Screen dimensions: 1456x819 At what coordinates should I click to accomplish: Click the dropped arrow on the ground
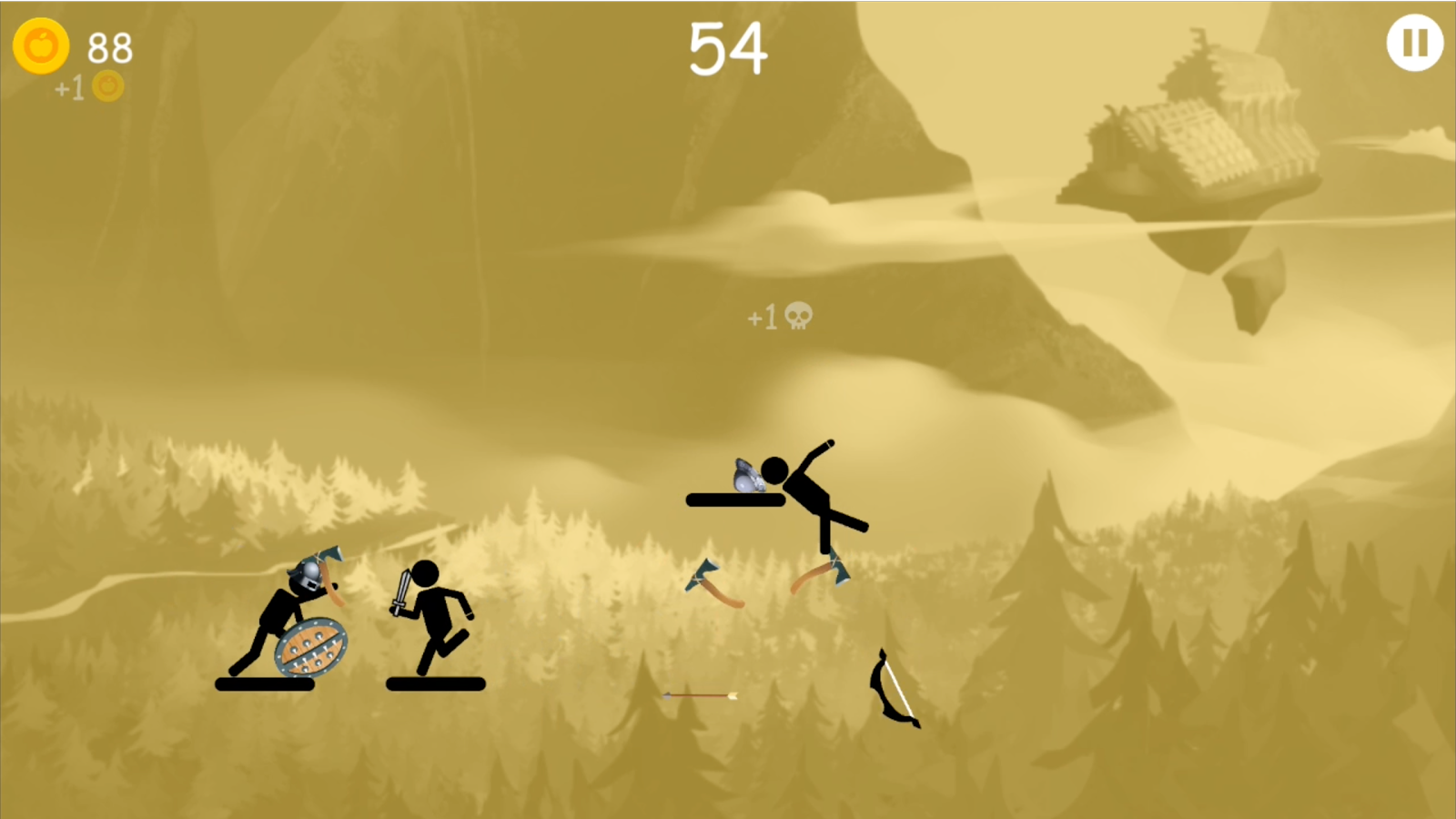[701, 697]
